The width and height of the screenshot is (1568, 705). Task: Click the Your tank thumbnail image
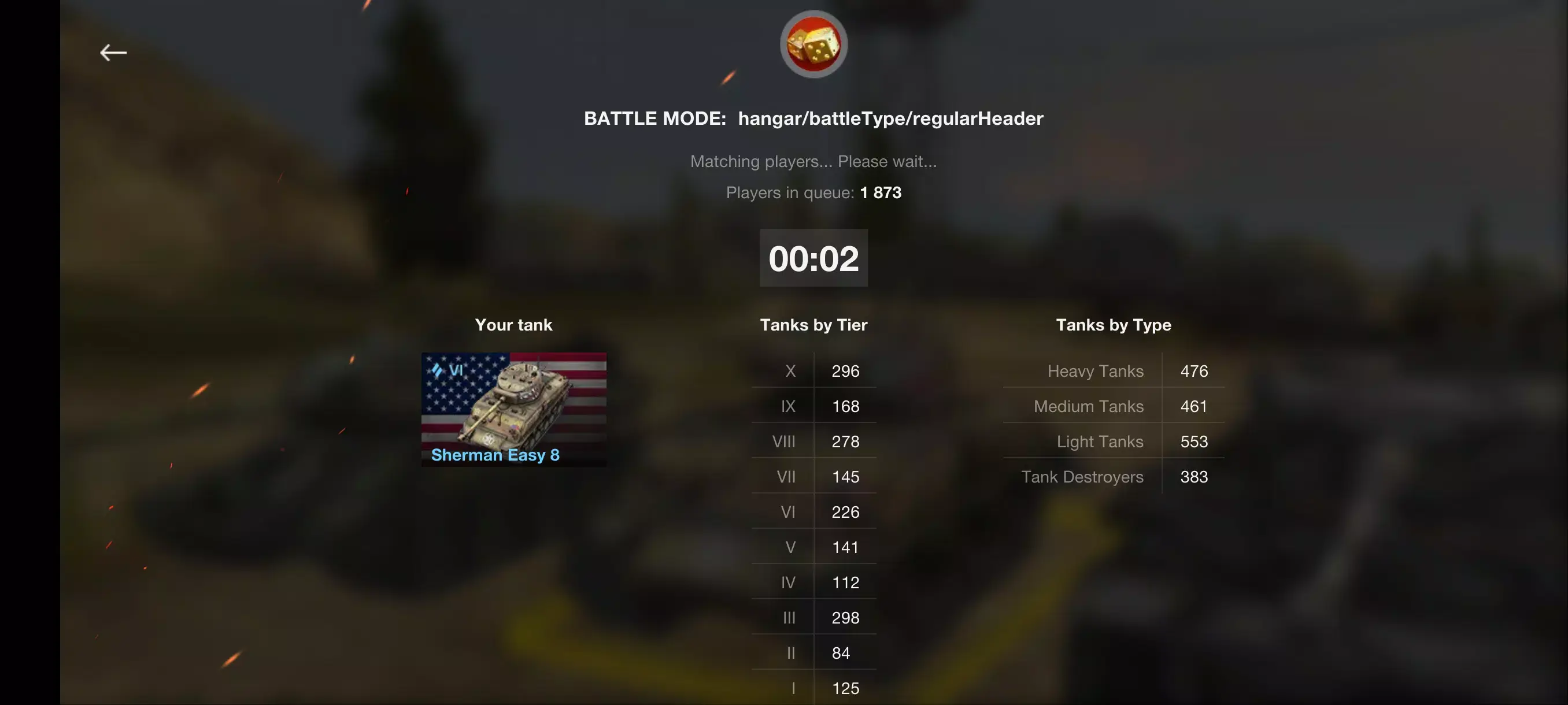(514, 409)
